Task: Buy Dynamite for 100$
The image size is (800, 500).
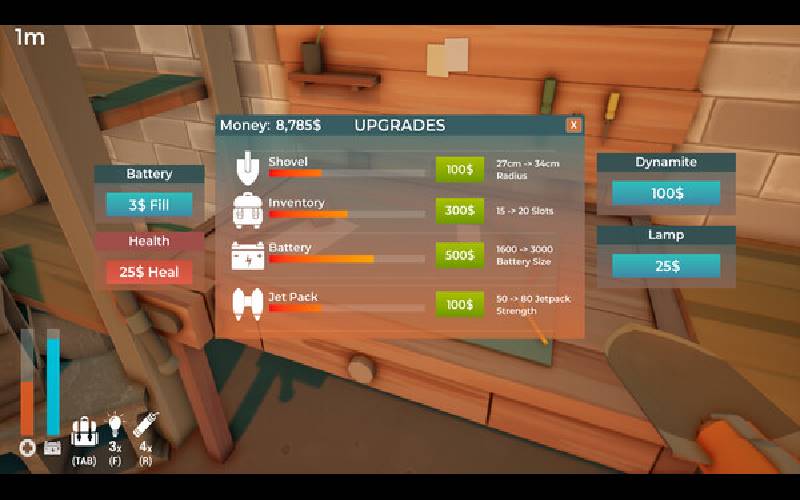Action: (665, 192)
